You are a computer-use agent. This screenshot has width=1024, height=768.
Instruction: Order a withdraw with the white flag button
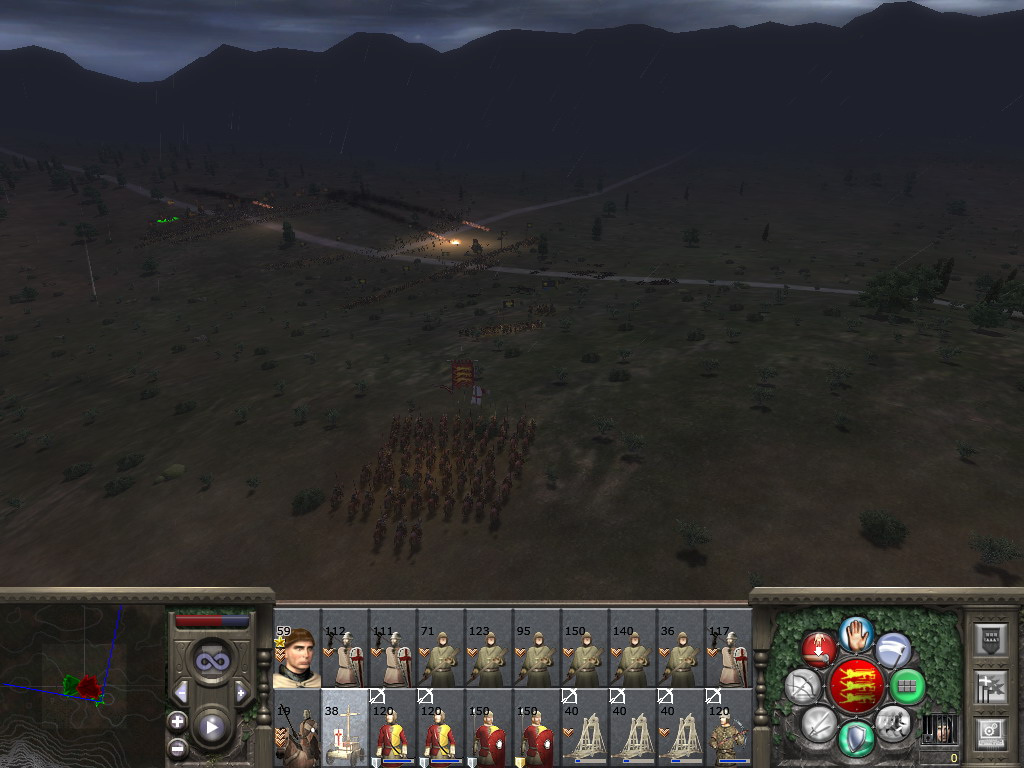click(x=893, y=650)
